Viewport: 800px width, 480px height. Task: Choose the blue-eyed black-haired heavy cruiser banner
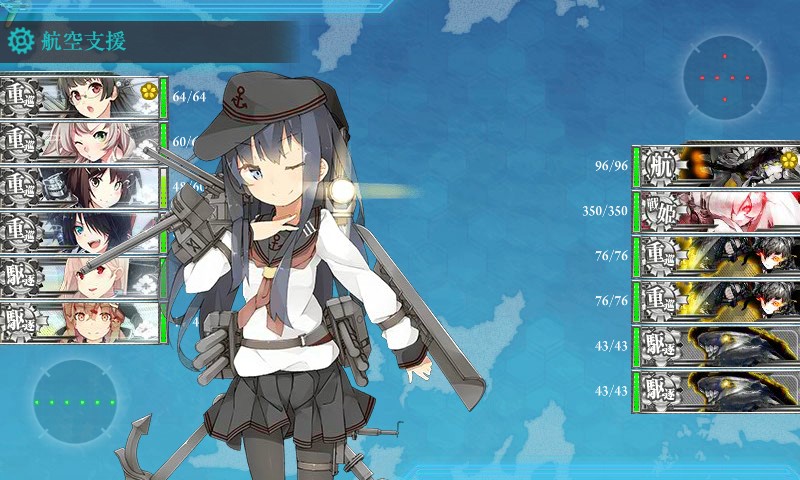point(80,232)
